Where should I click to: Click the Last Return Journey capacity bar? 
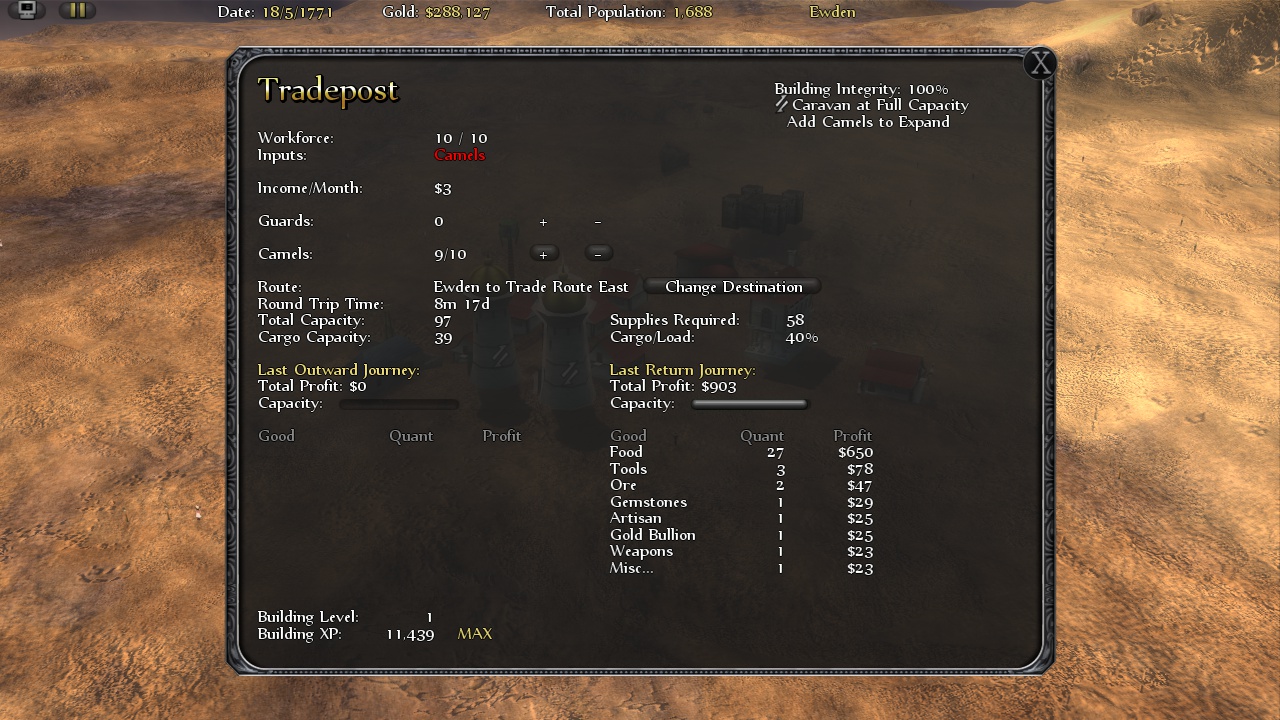coord(749,403)
